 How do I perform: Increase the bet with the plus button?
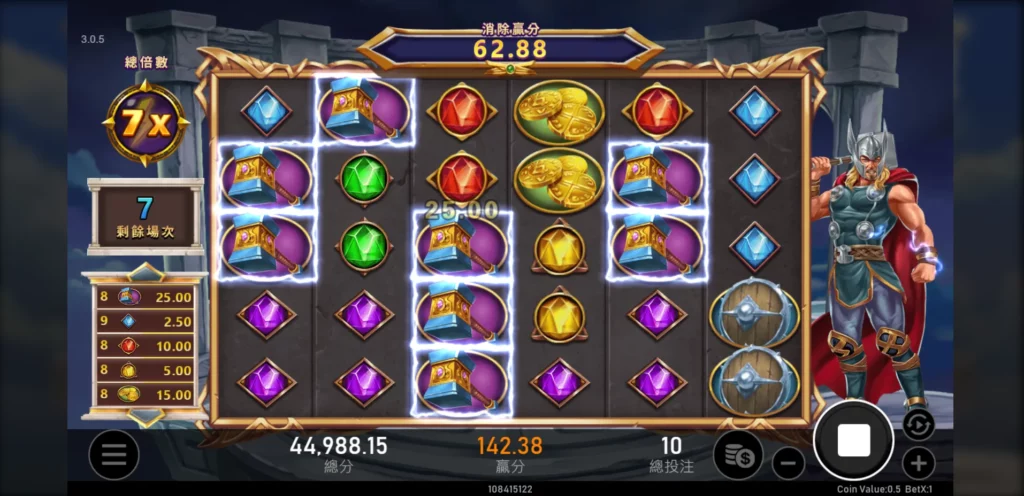(x=918, y=463)
